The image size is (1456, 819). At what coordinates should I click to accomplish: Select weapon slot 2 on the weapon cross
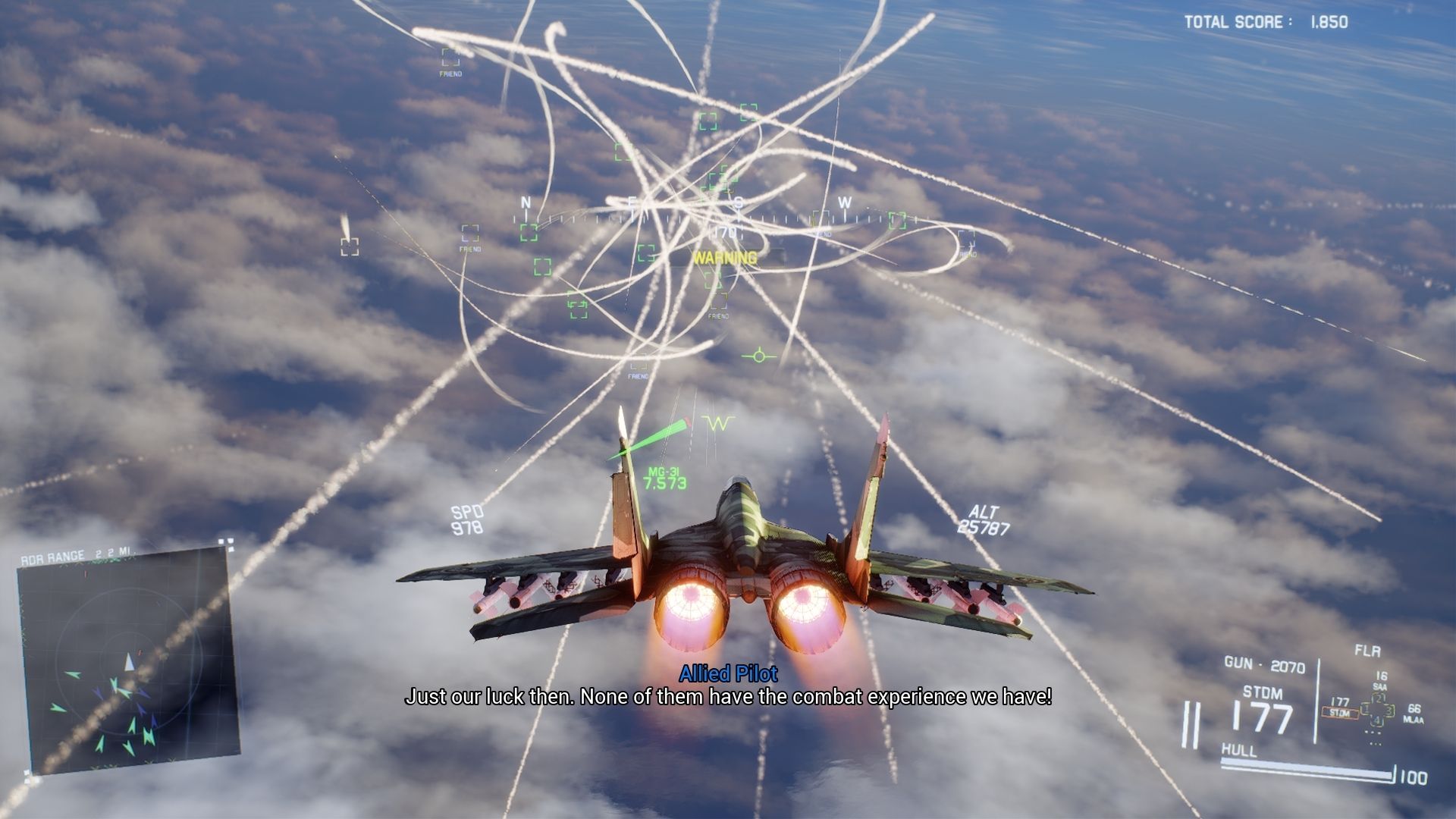tap(1379, 698)
